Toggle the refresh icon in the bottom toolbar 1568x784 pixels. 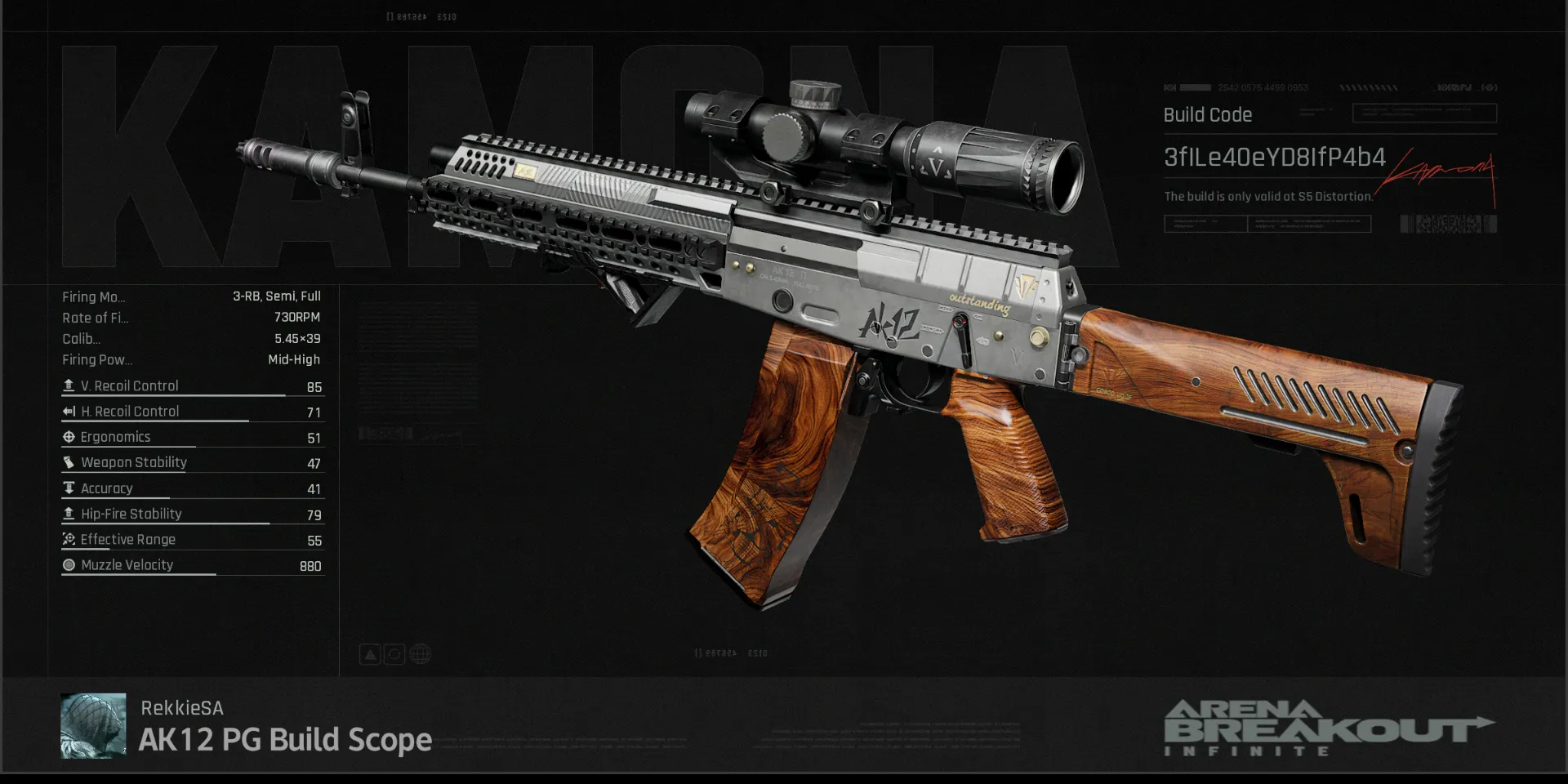[394, 653]
